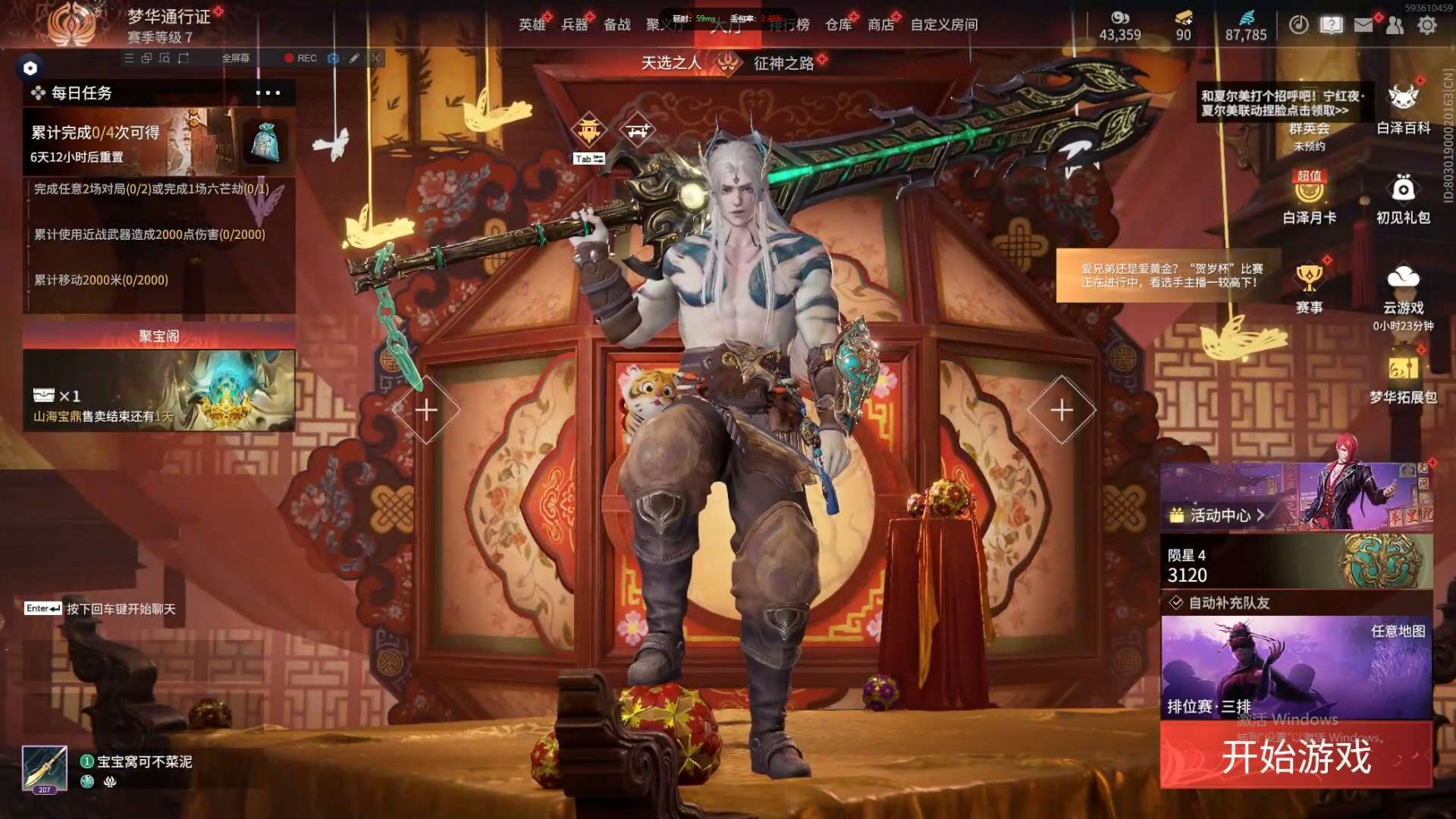Expand daily tasks three-dot menu
1456x819 pixels.
[268, 92]
